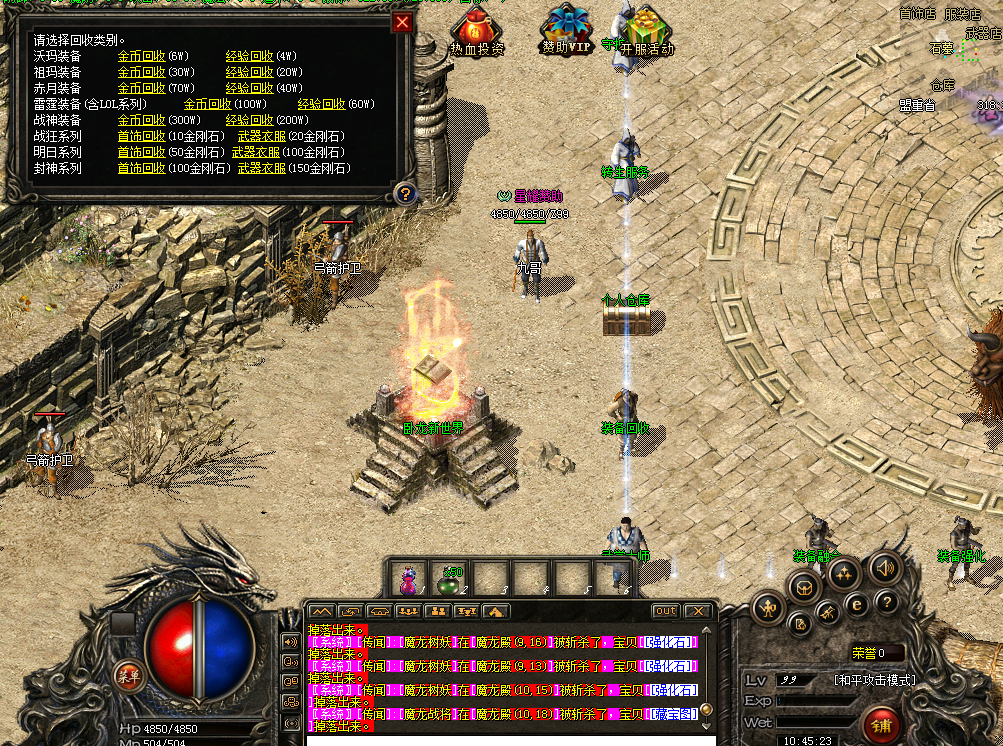Click the chat panel's 'out' button
1003x746 pixels.
665,611
